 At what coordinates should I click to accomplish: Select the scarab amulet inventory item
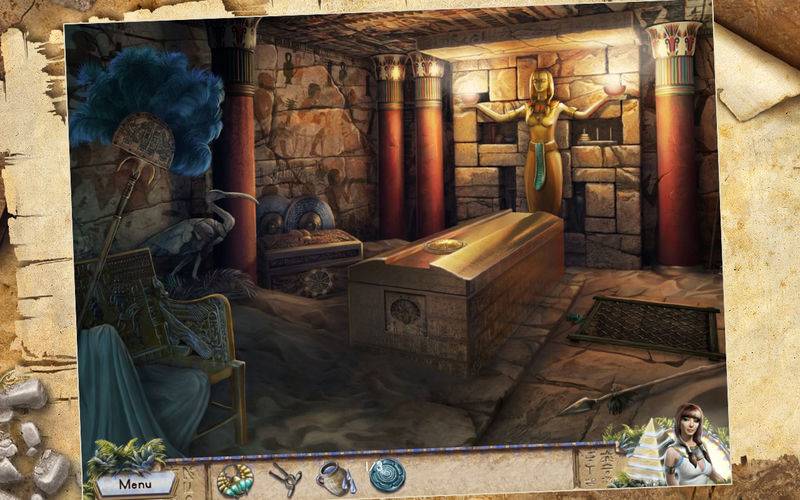[x=235, y=478]
